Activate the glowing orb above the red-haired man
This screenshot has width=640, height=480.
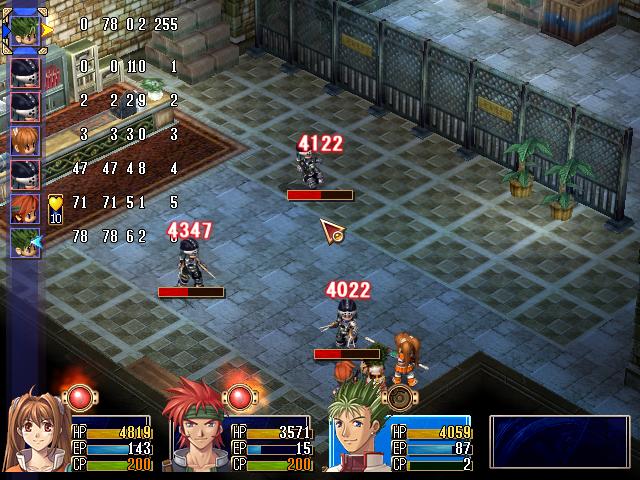[x=239, y=397]
